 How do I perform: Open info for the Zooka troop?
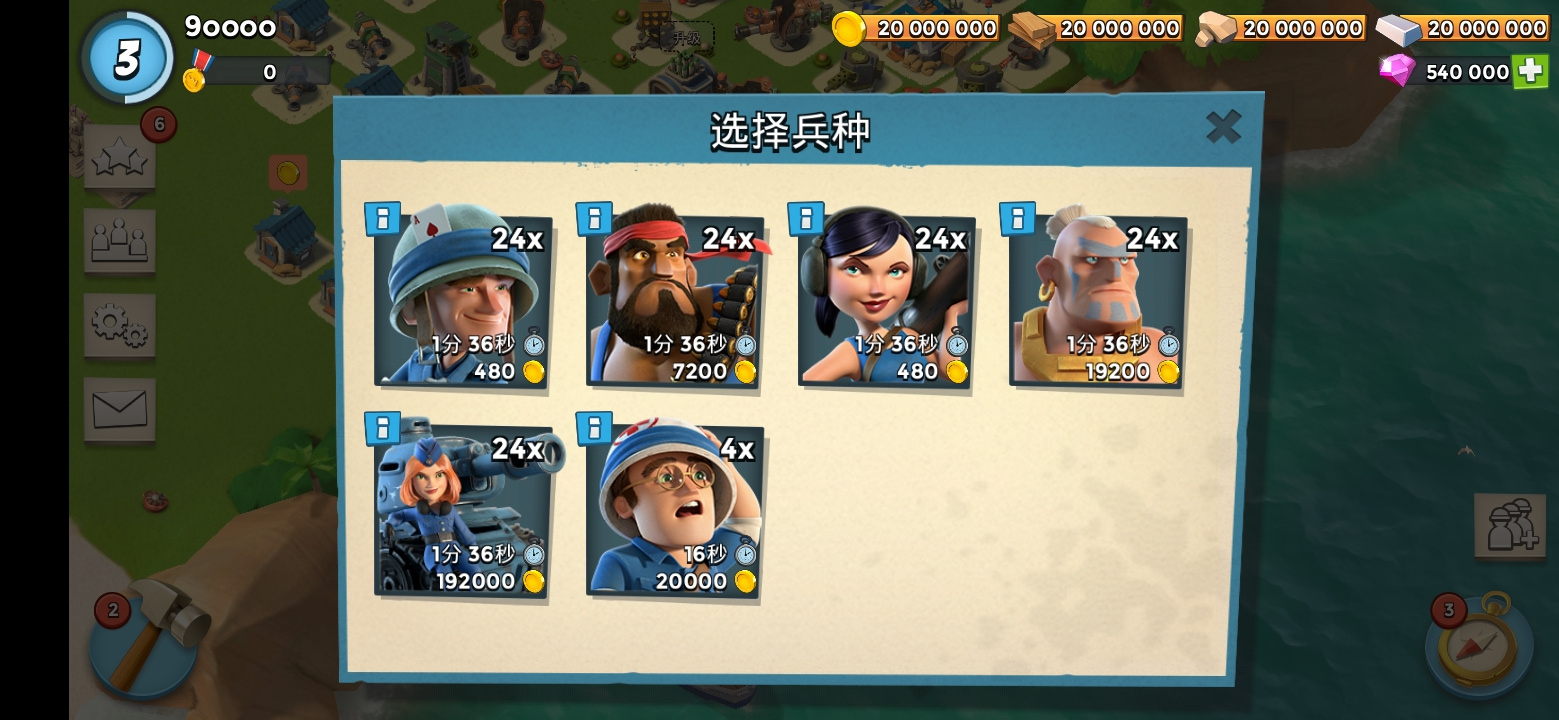click(x=806, y=217)
